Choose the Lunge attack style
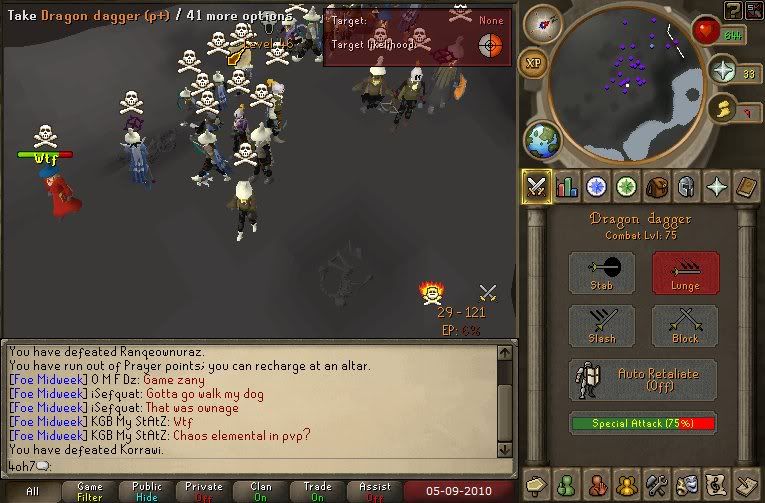Image resolution: width=765 pixels, height=503 pixels. (685, 272)
